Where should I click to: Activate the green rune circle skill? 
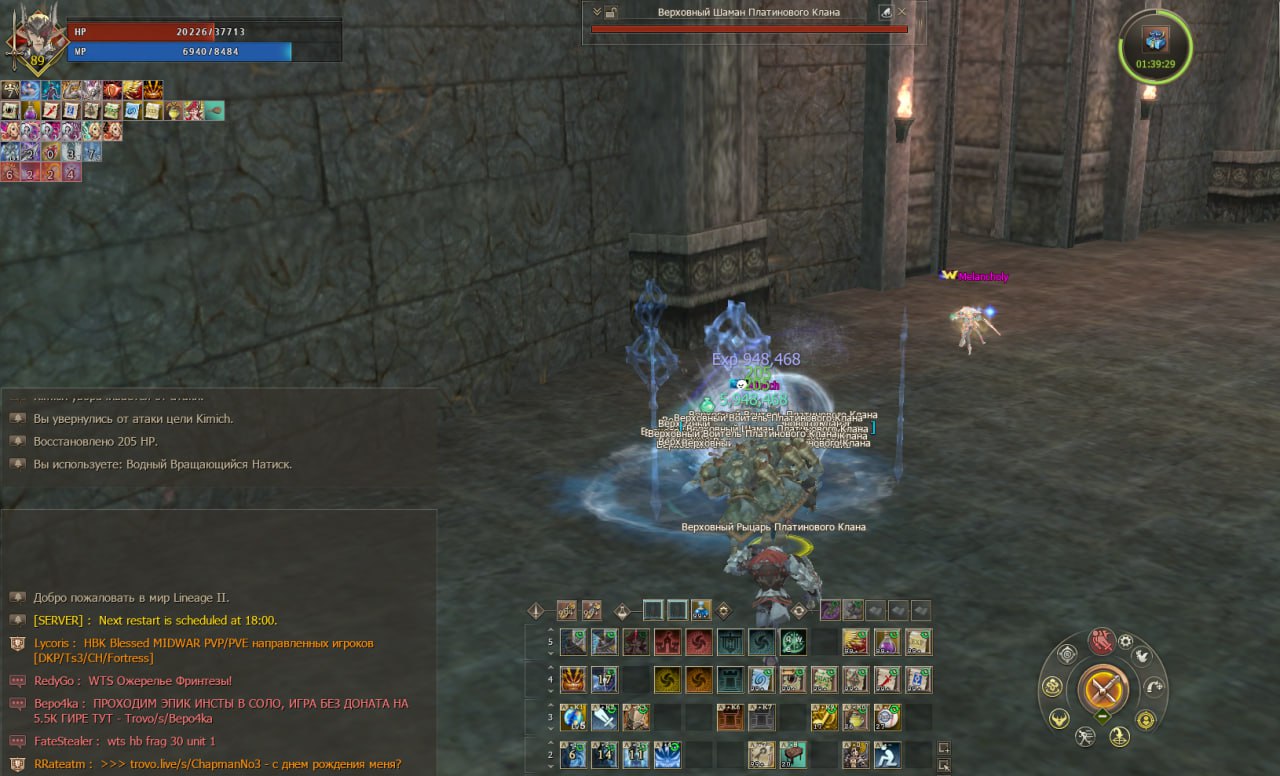coord(793,642)
